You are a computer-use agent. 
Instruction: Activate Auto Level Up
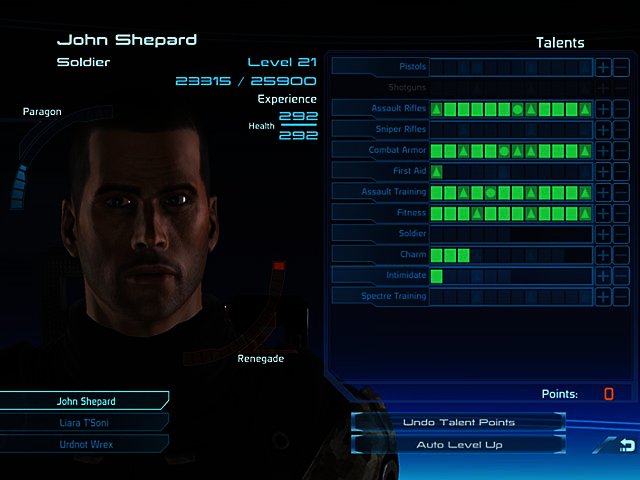(x=458, y=444)
